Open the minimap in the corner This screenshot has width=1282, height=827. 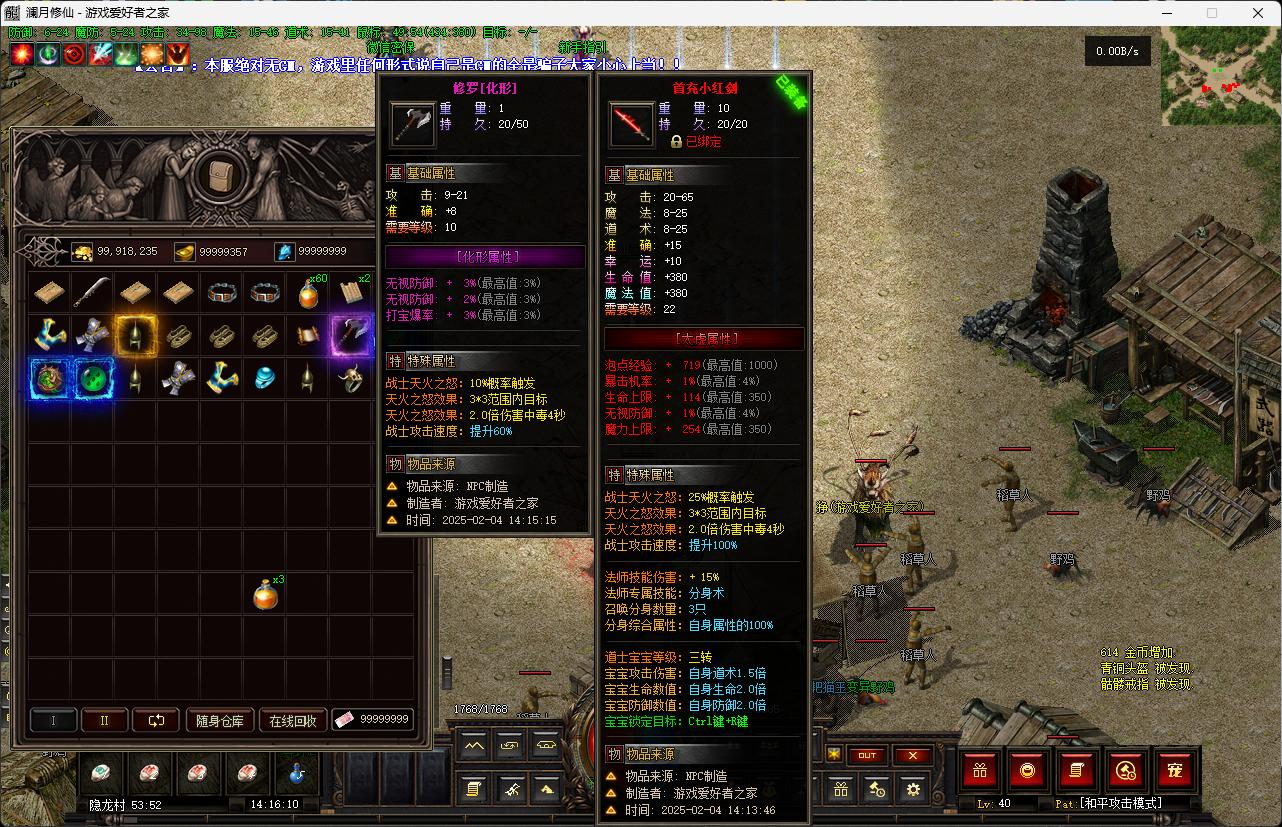[x=1220, y=76]
